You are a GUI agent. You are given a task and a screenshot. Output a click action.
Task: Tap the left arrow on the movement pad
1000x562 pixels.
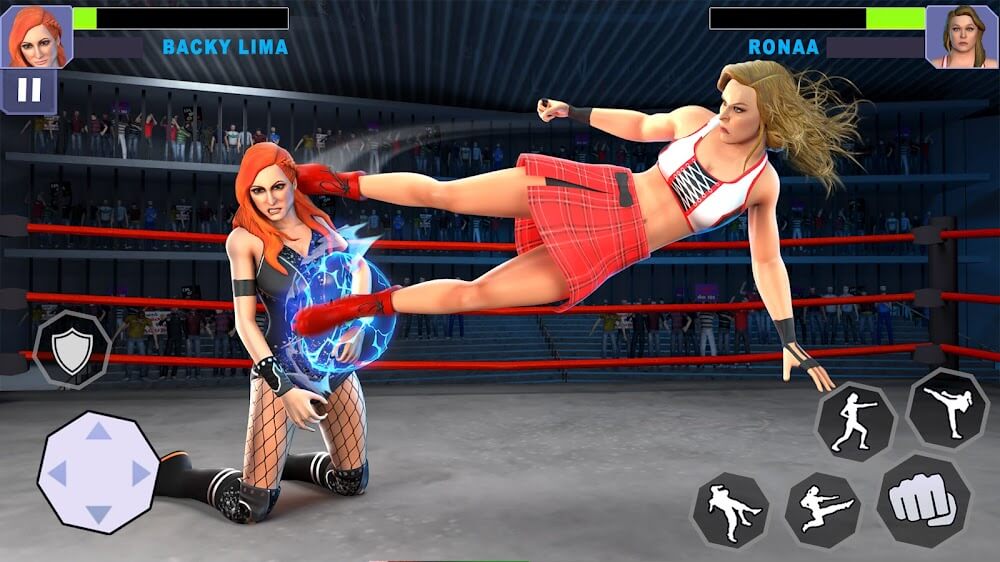coord(57,473)
